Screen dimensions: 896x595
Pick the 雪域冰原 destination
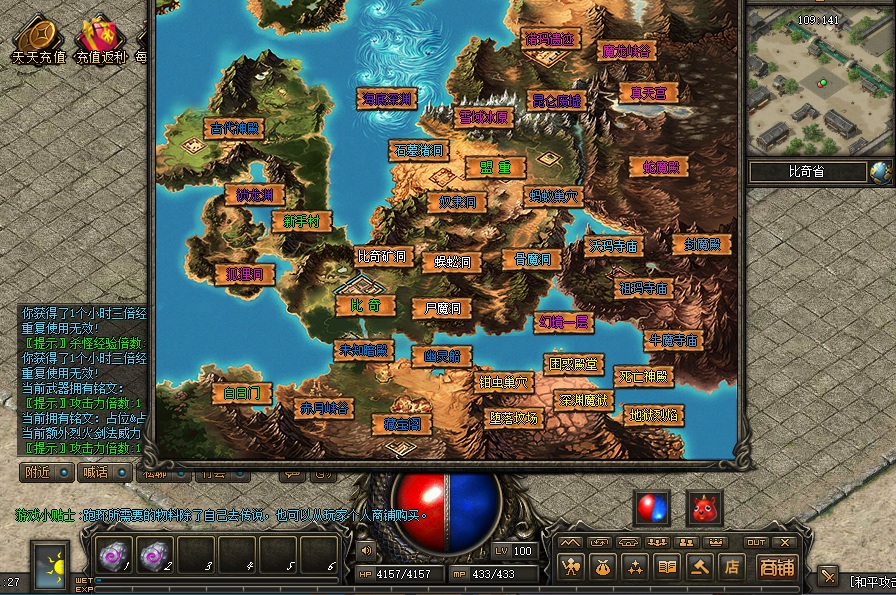tap(484, 117)
